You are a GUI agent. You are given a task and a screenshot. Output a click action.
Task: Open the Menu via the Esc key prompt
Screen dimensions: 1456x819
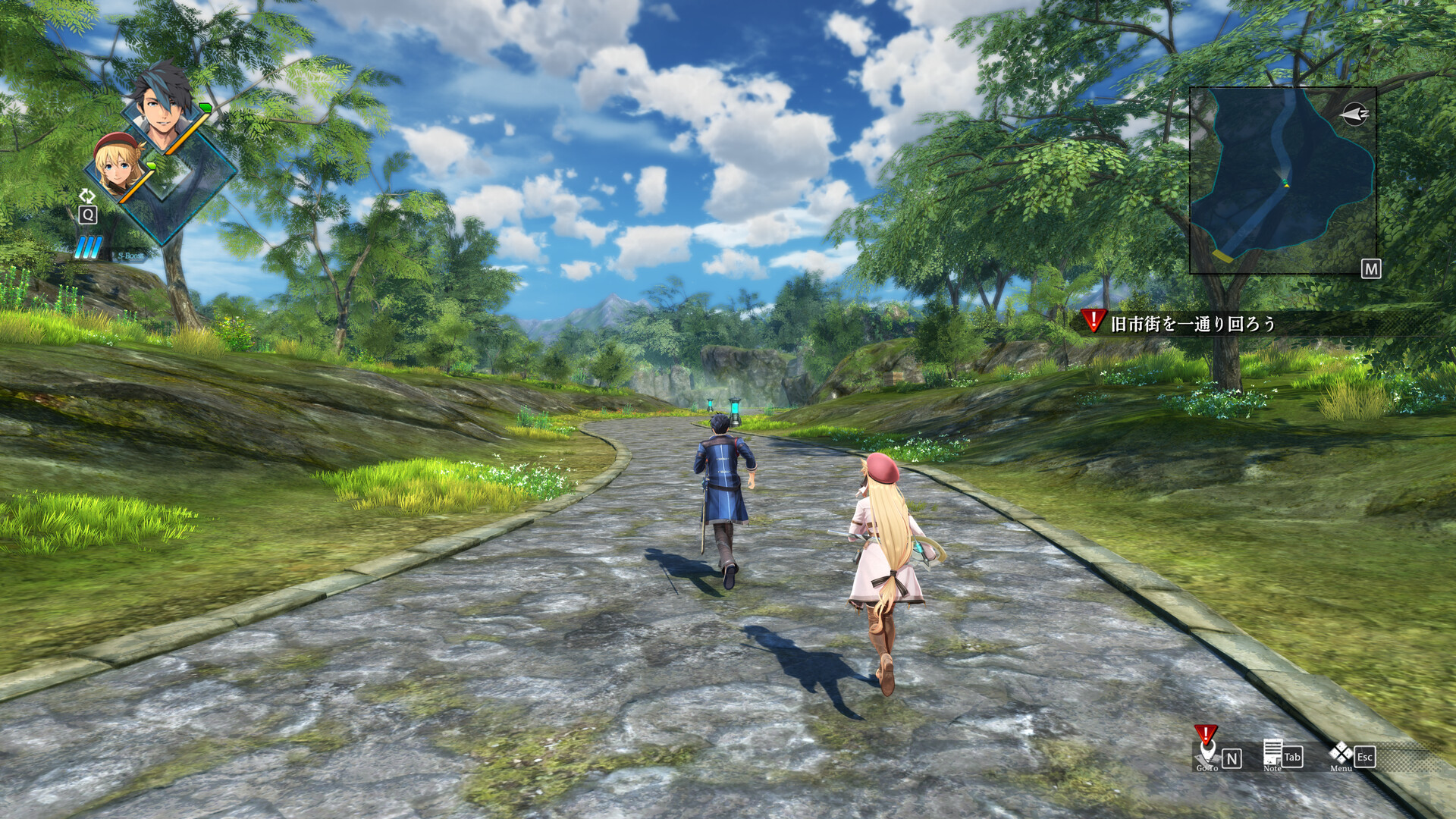click(1365, 758)
